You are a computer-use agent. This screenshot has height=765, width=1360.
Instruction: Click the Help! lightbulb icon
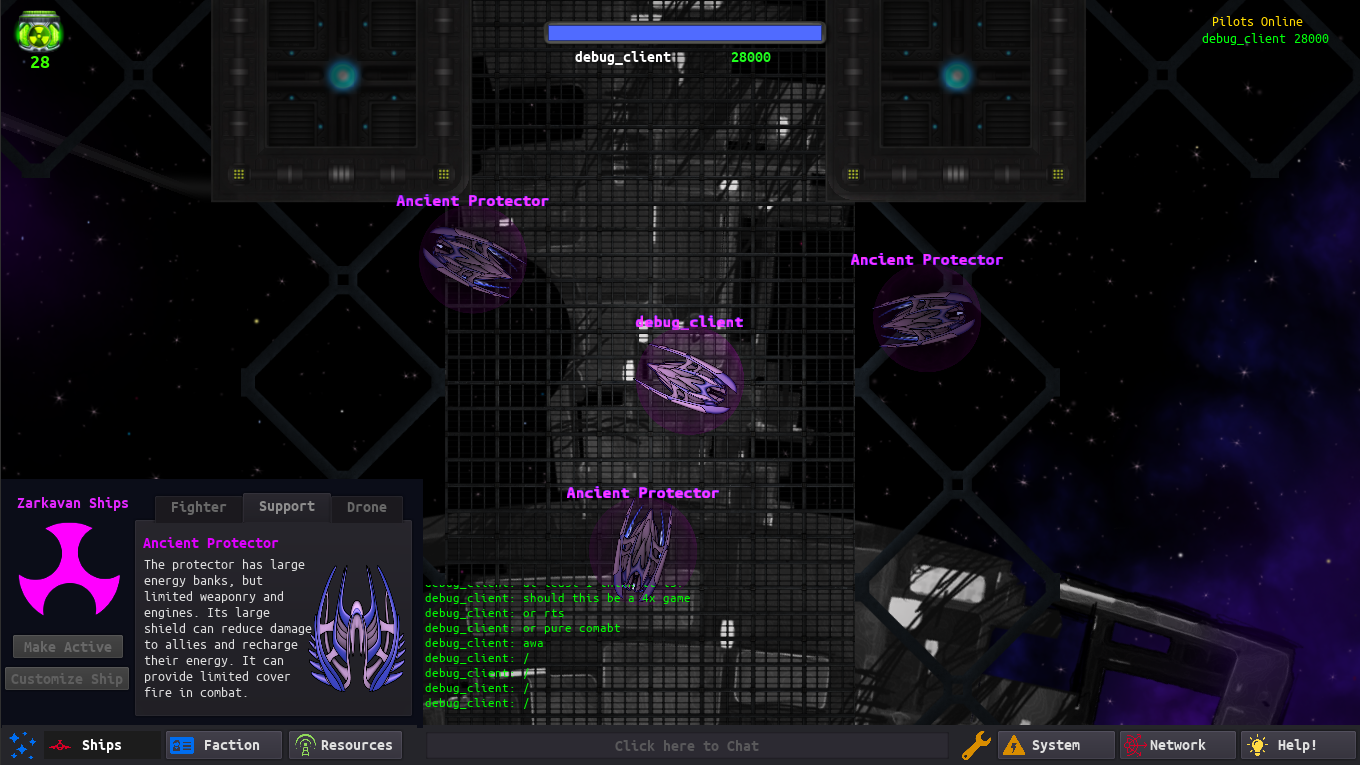(1257, 745)
